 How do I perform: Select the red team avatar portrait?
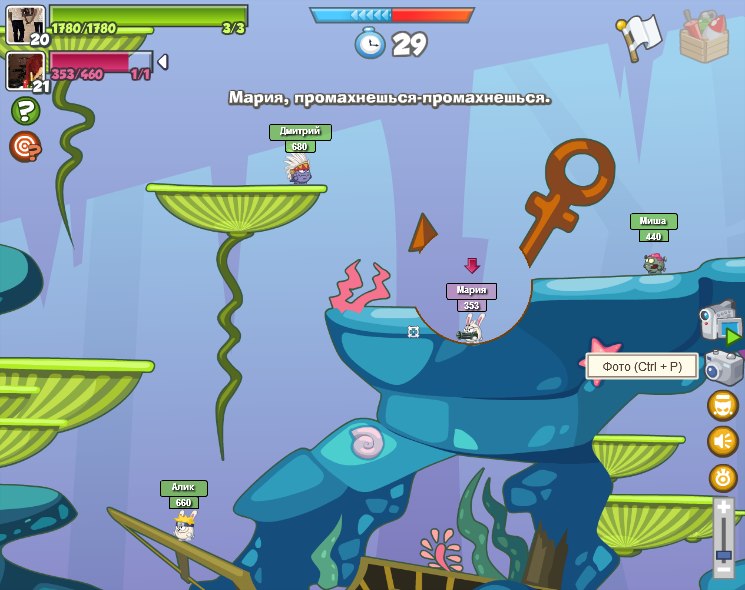click(25, 71)
